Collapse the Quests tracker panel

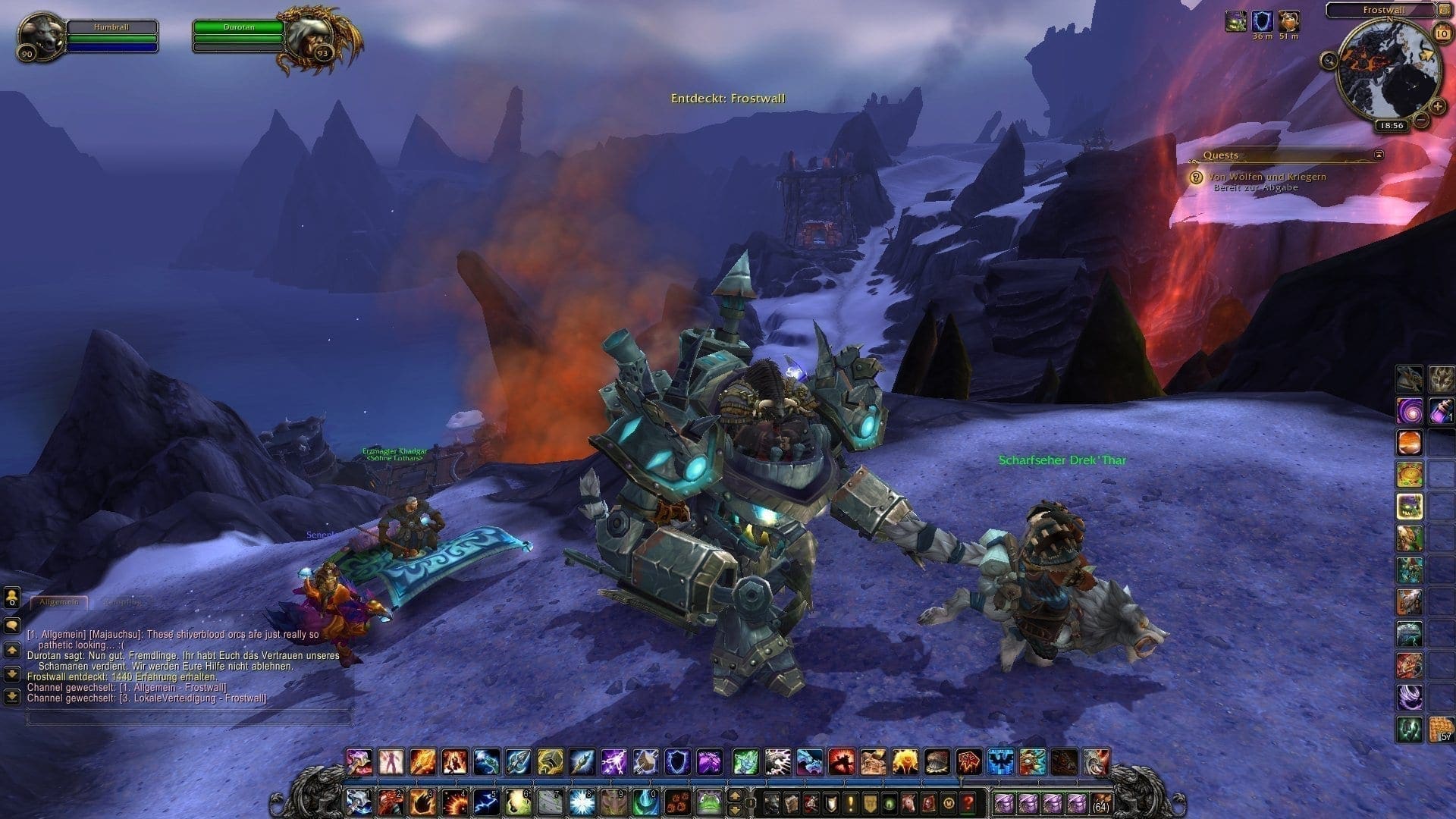(x=1379, y=155)
